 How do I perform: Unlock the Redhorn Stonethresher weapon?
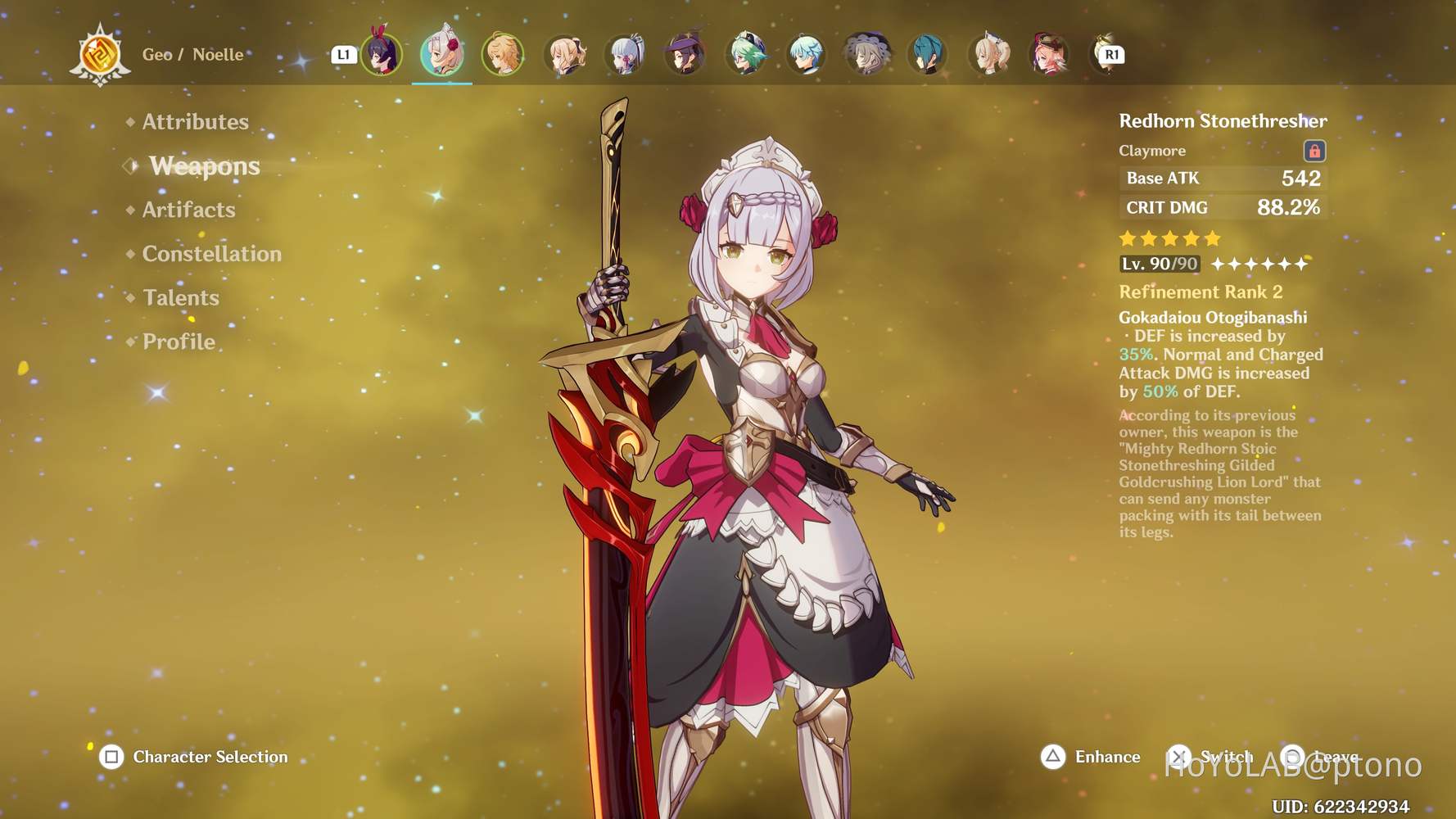pyautogui.click(x=1314, y=152)
